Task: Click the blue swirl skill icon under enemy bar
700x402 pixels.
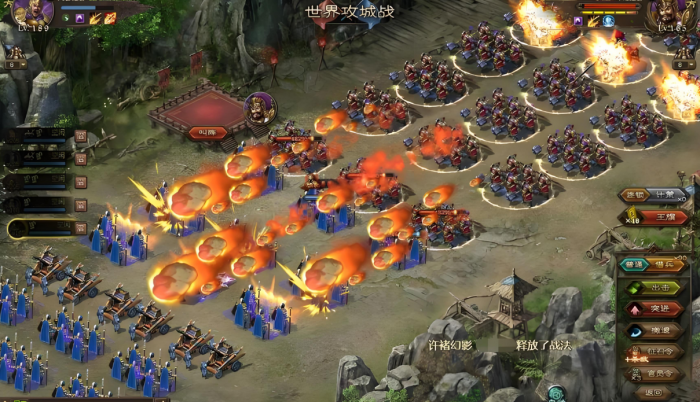Action: [x=608, y=20]
